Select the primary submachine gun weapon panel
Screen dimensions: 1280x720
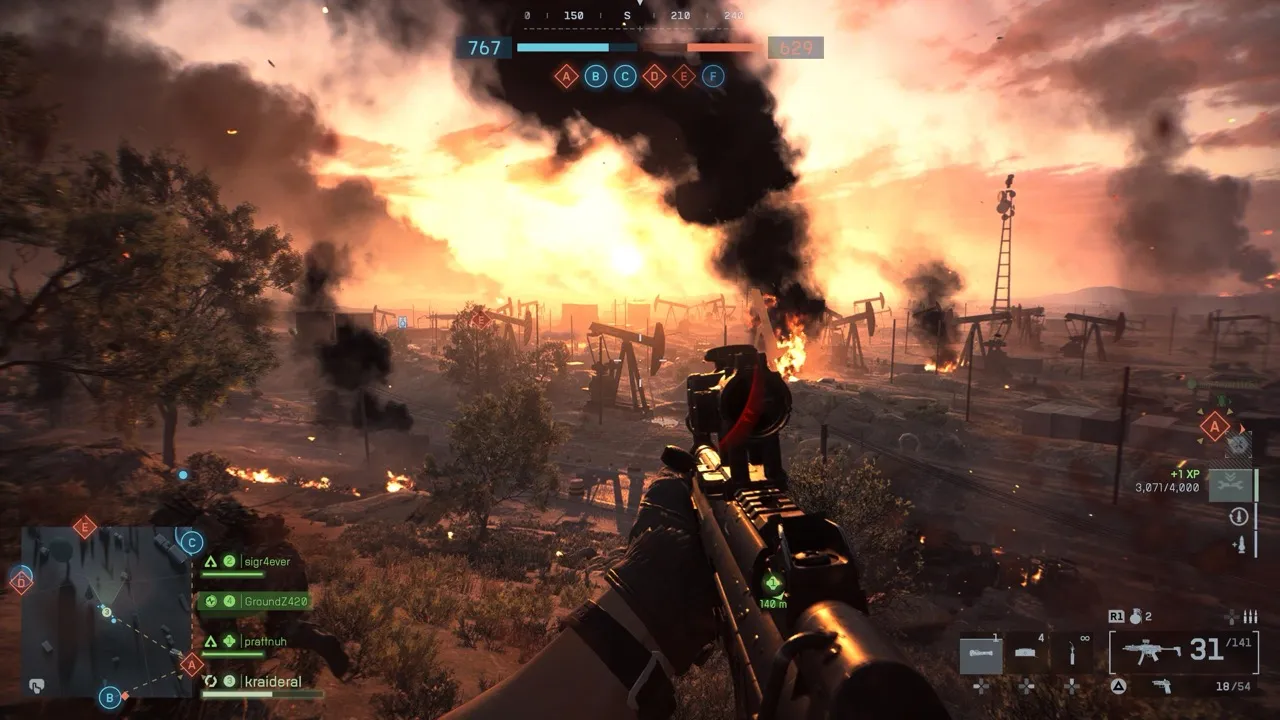click(1183, 652)
